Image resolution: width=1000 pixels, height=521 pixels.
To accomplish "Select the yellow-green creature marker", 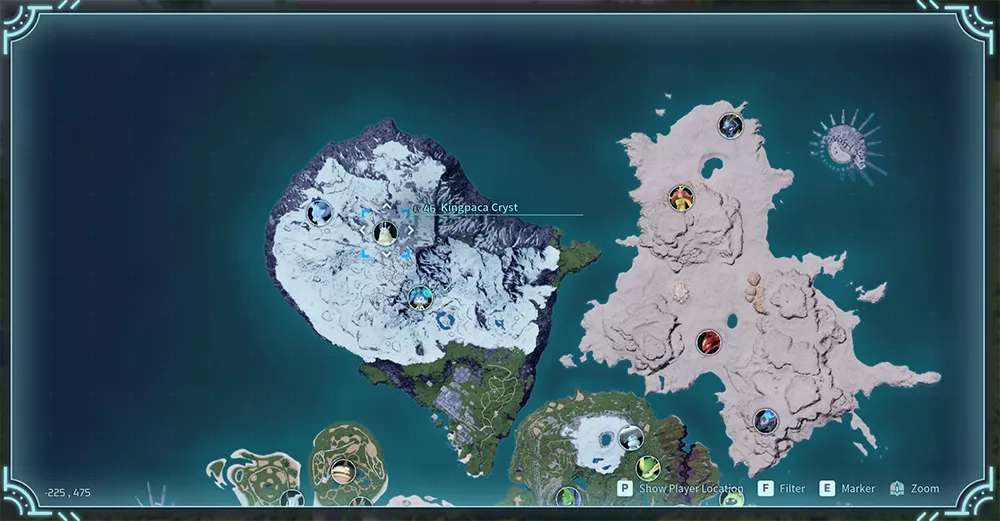I will (x=648, y=467).
